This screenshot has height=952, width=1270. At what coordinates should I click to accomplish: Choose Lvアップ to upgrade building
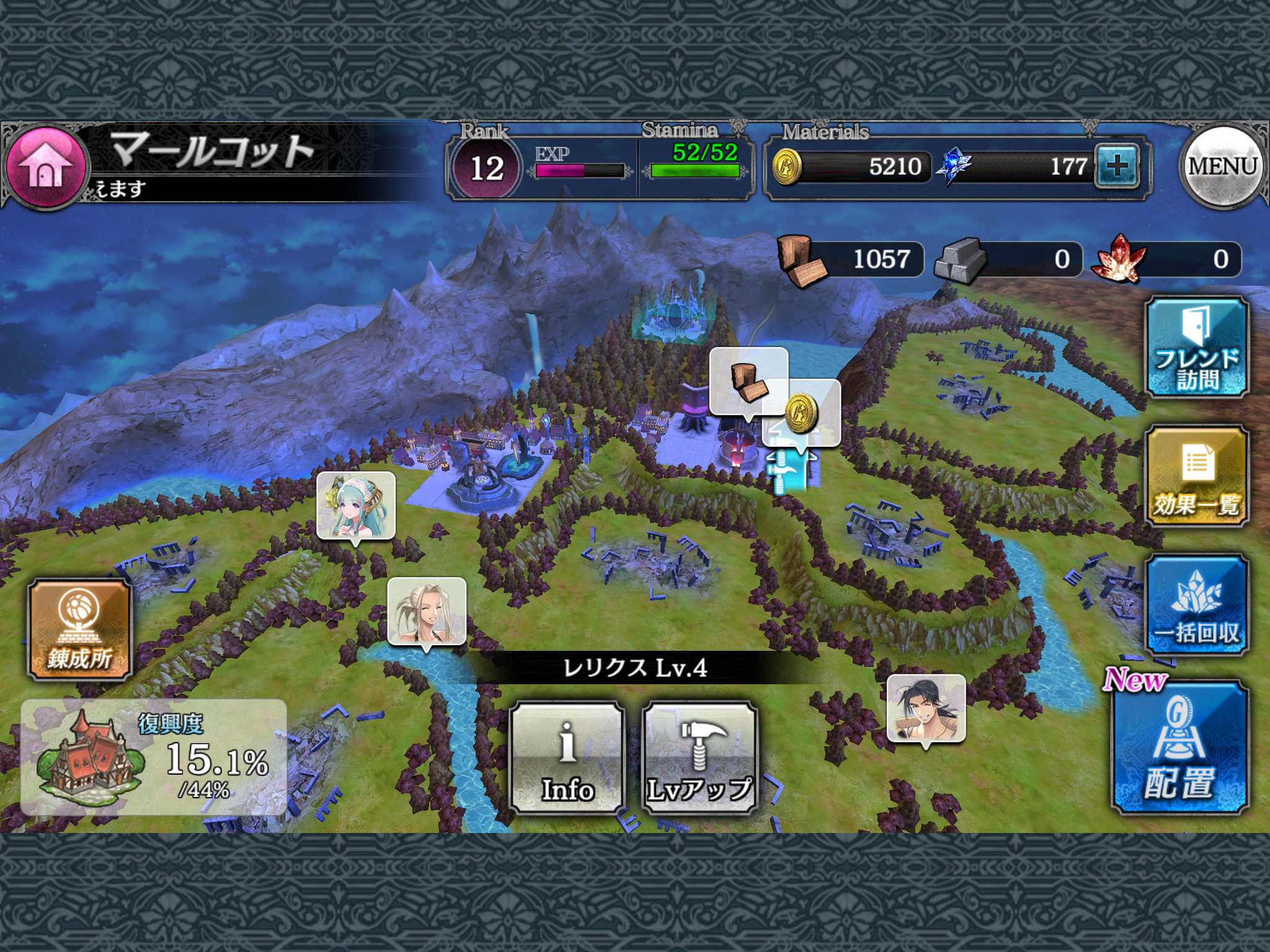(700, 757)
